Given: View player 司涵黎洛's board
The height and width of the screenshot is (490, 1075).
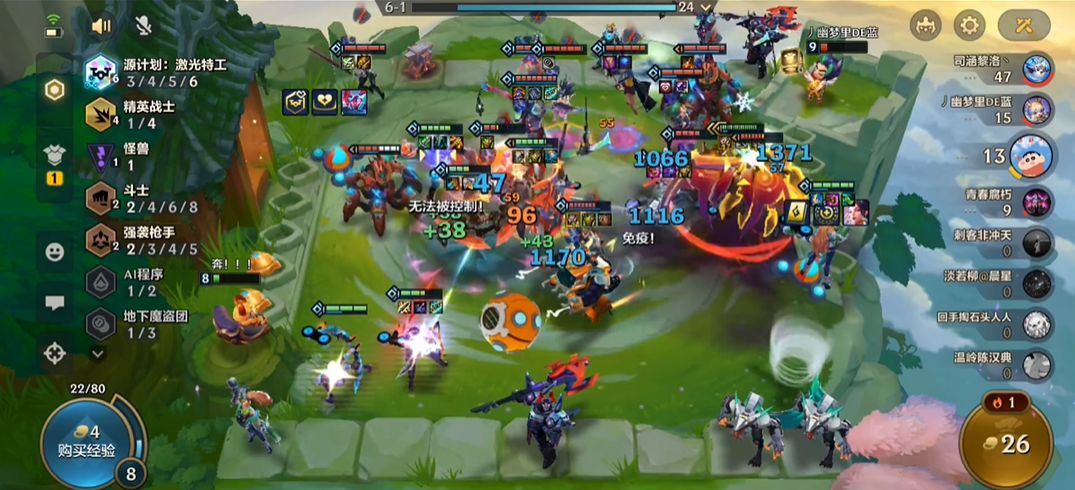Looking at the screenshot, I should point(1036,69).
